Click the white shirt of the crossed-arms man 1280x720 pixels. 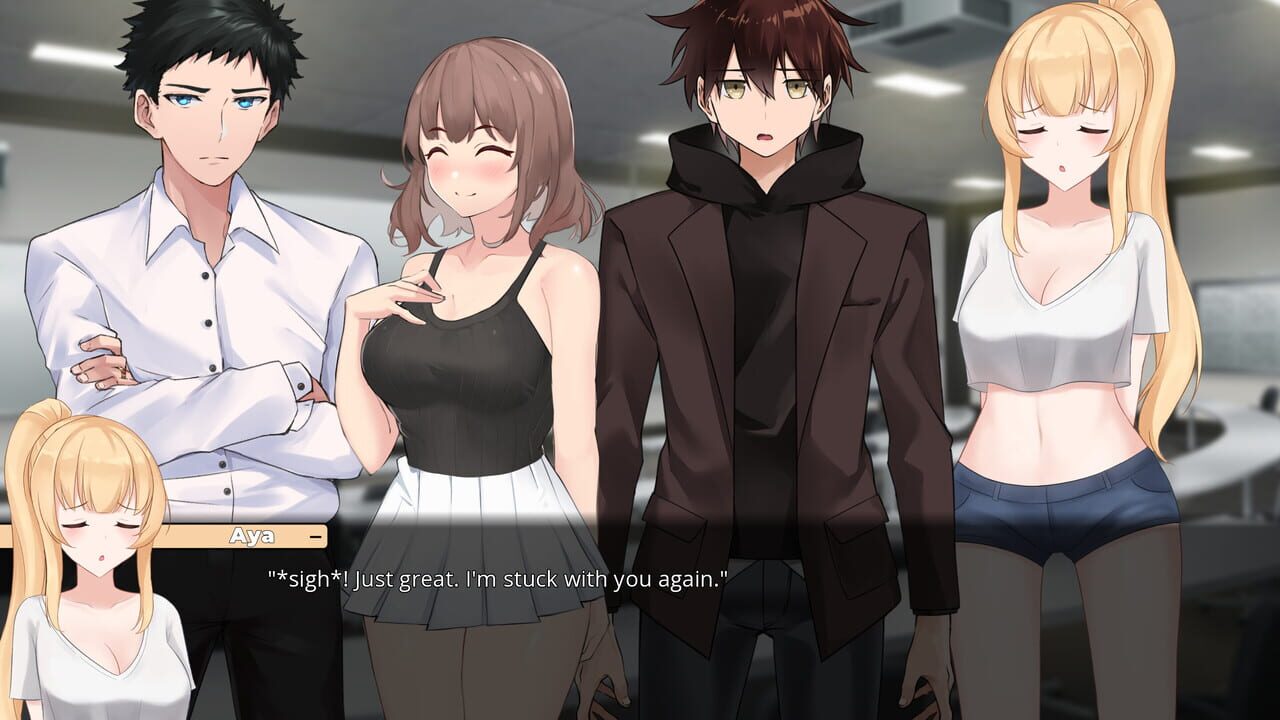(200, 300)
